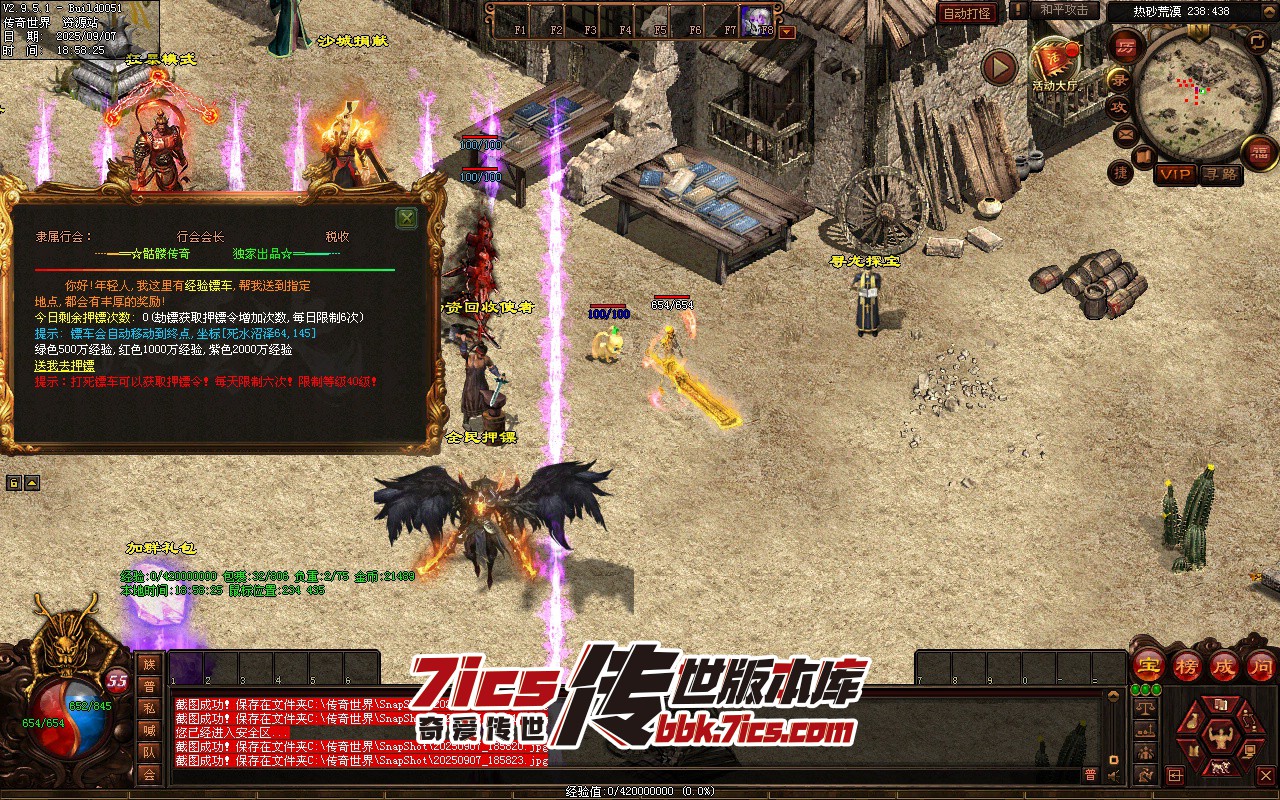Show the 榜 rankings button
1280x800 pixels.
click(x=1187, y=664)
